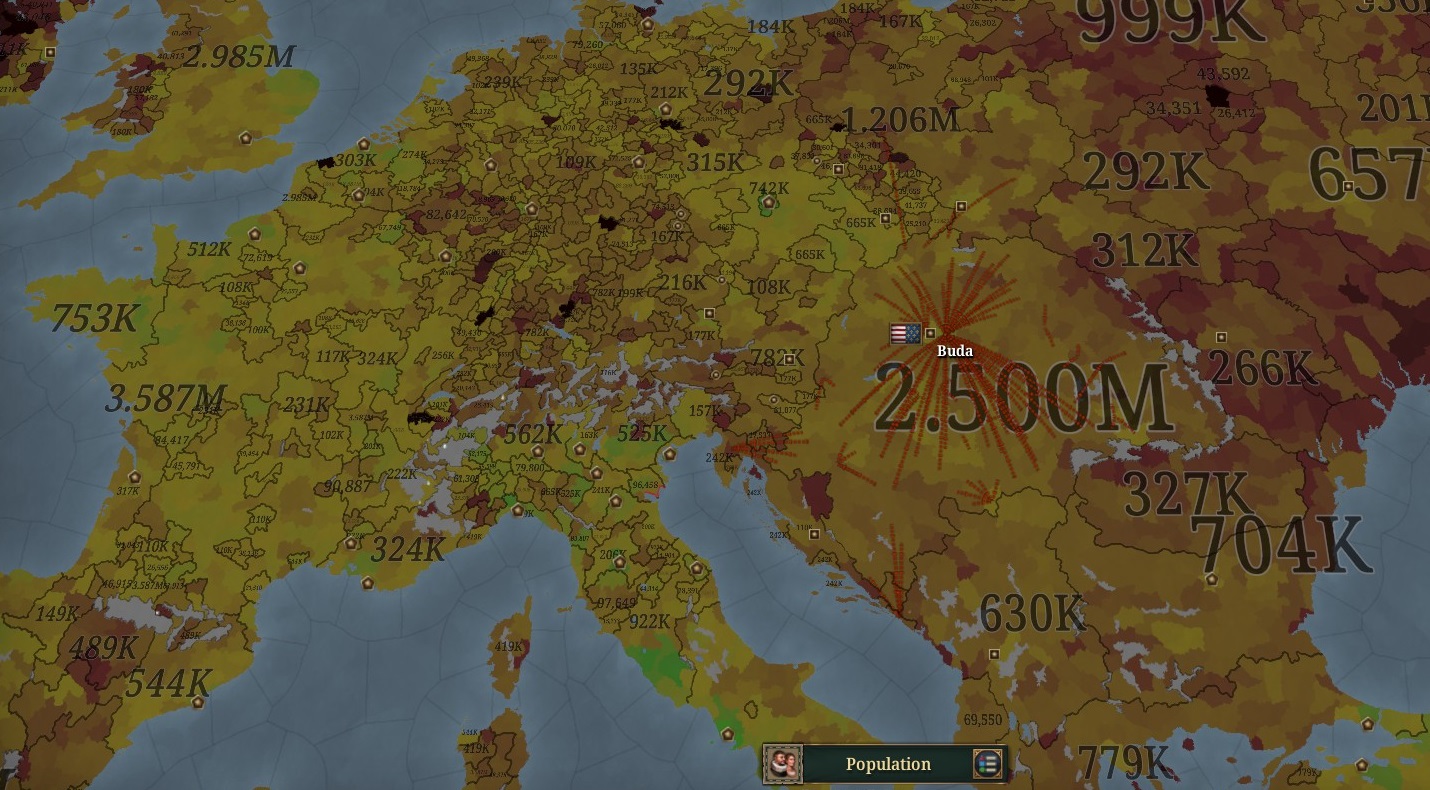Click the city marker in Sicily below the 922K label
This screenshot has width=1430, height=790.
[728, 734]
